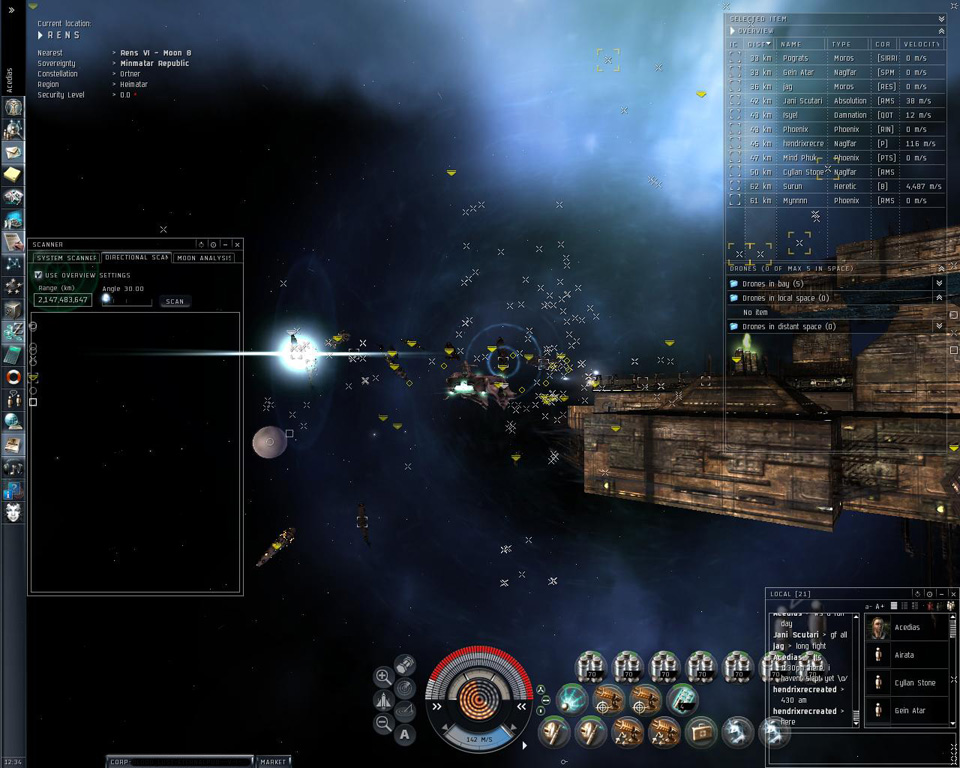Click the zoom-in magnifier button

click(x=383, y=677)
